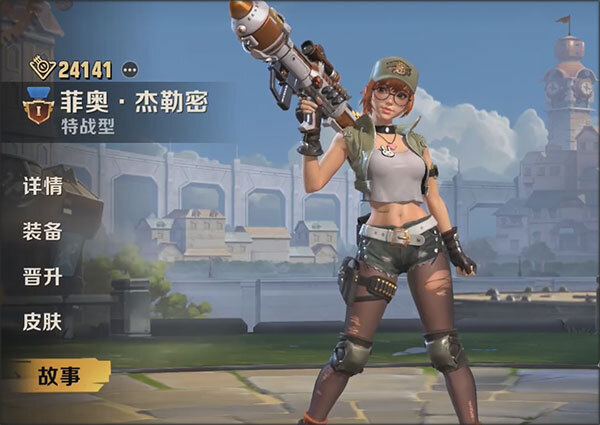Open the 详情 details section
Viewport: 600px width, 425px height.
[x=43, y=186]
